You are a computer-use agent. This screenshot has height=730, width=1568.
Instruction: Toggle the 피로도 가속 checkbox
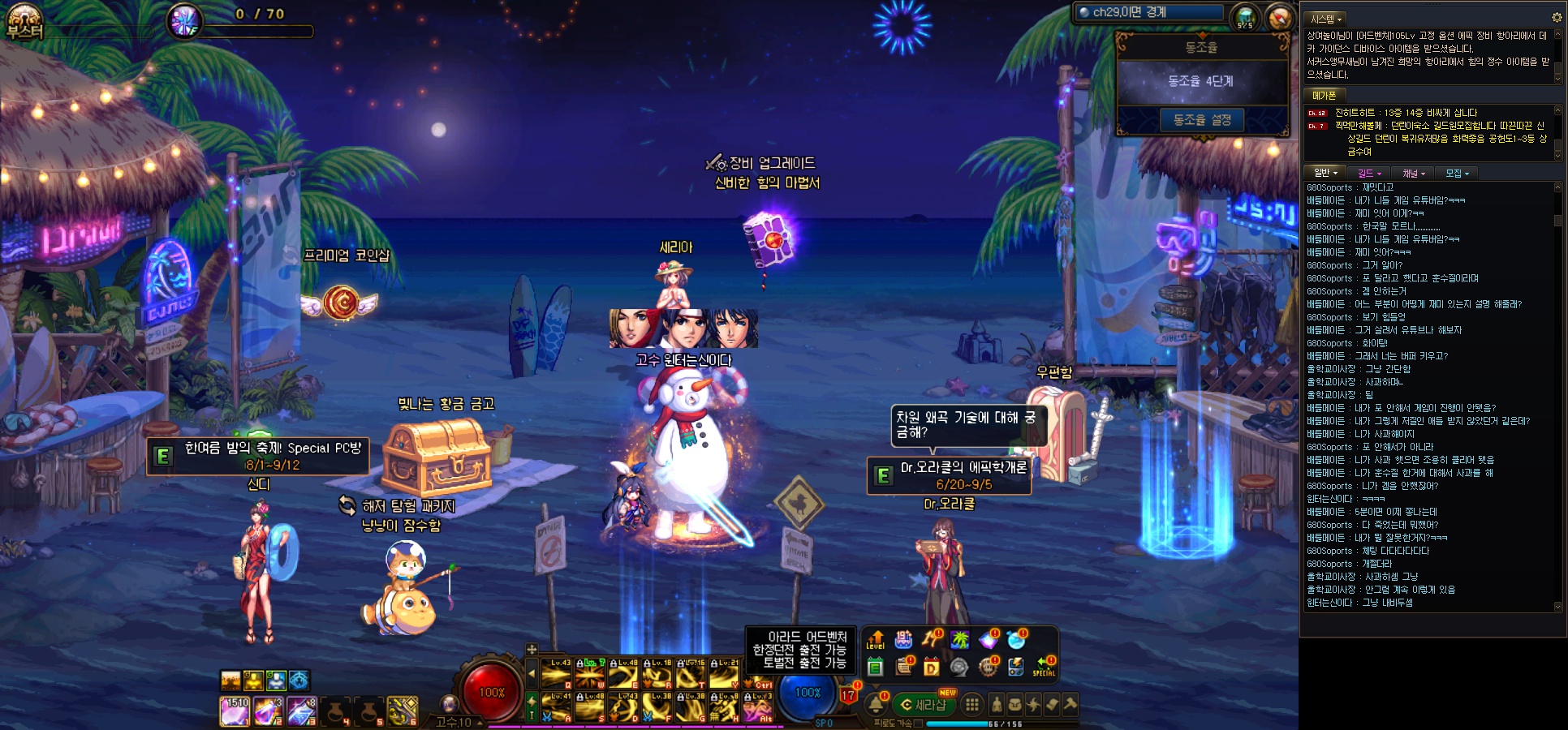pos(918,724)
